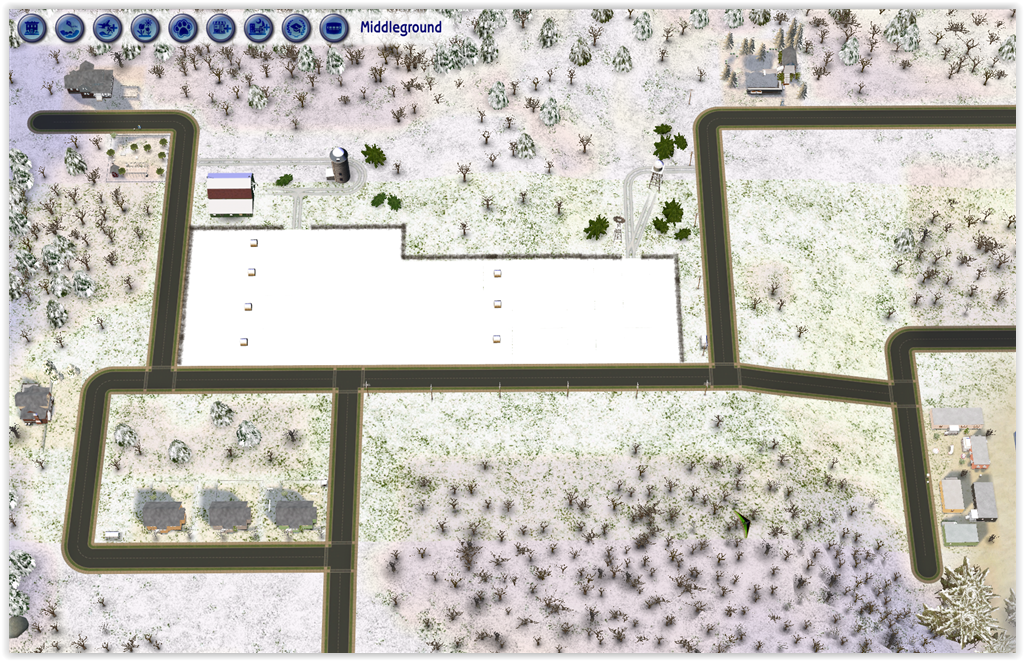Choose the flowers and sun icon
Image resolution: width=1024 pixels, height=661 pixels.
pos(145,28)
